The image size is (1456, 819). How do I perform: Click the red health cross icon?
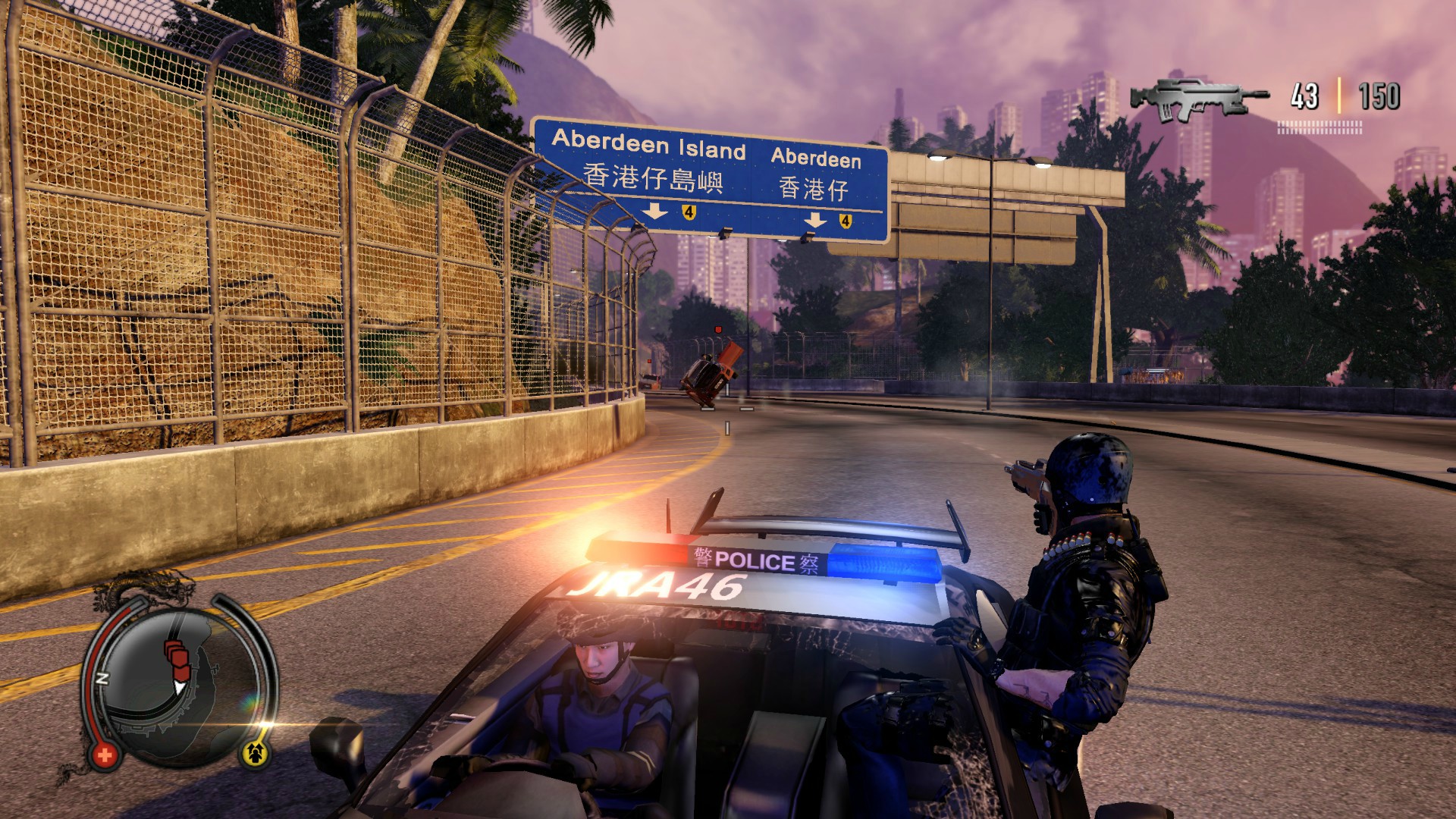coord(104,754)
